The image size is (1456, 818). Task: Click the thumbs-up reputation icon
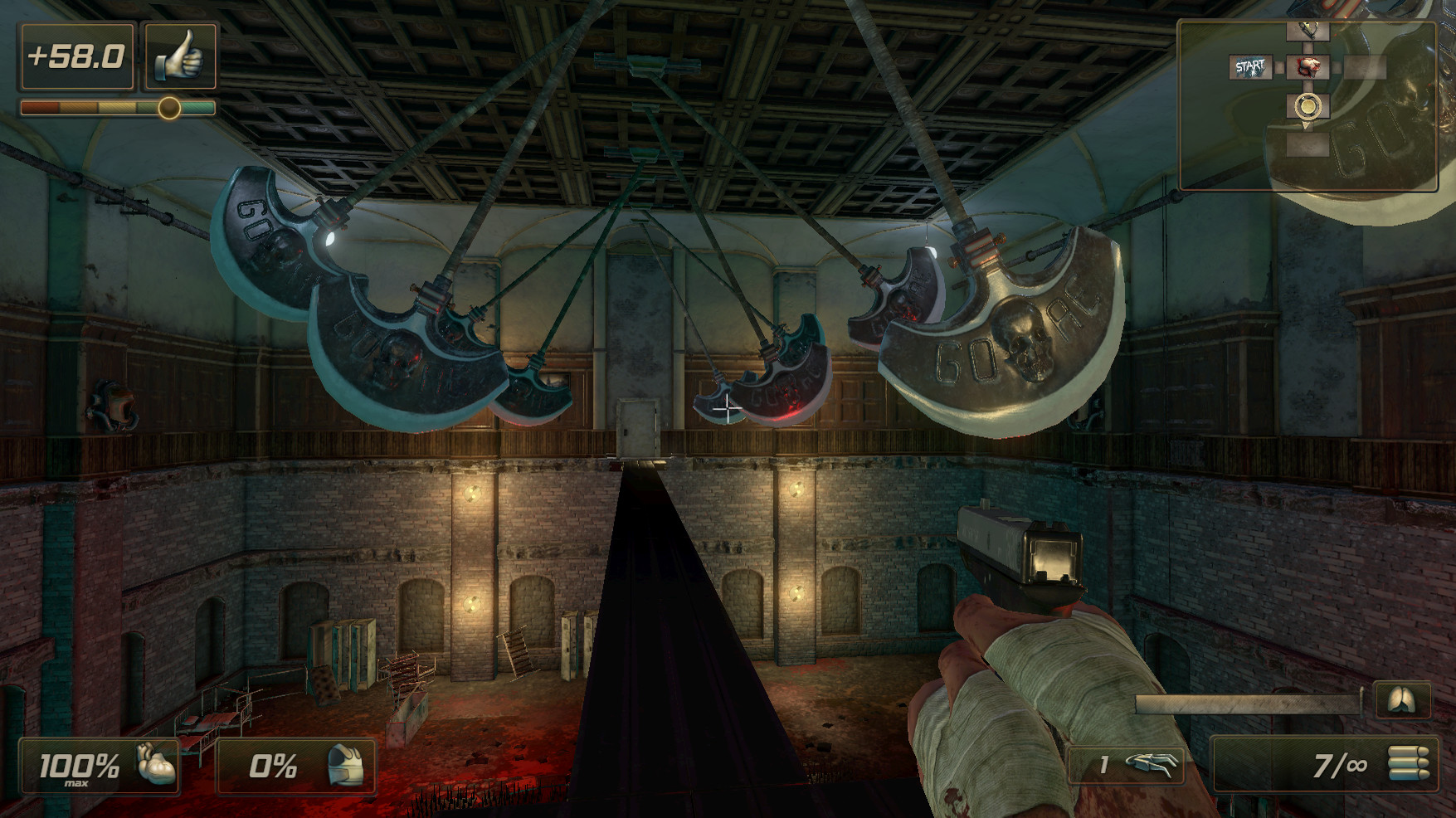[x=181, y=55]
